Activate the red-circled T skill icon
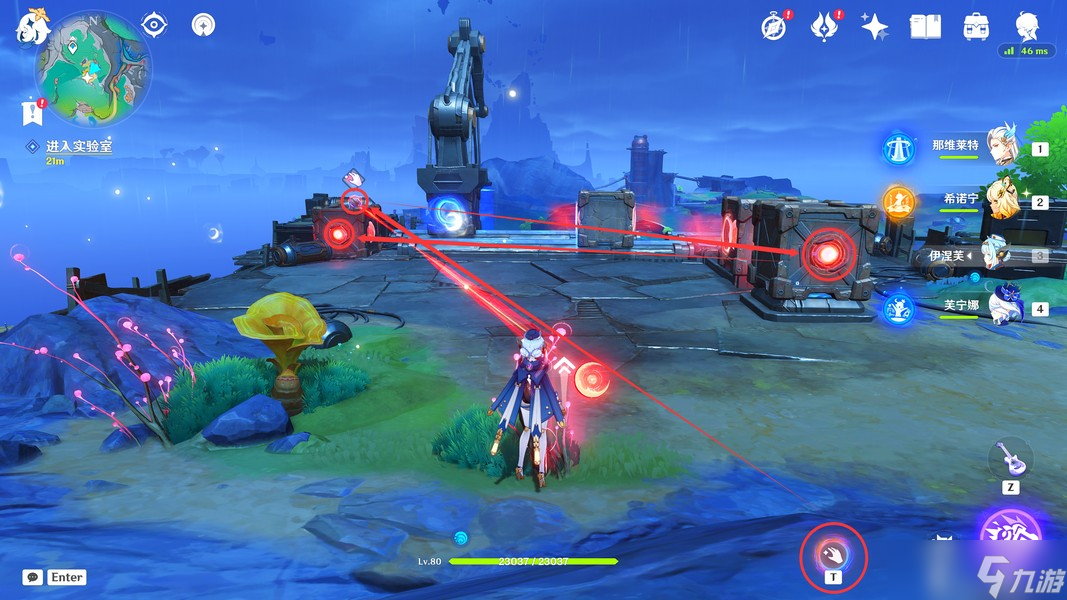 pyautogui.click(x=833, y=552)
